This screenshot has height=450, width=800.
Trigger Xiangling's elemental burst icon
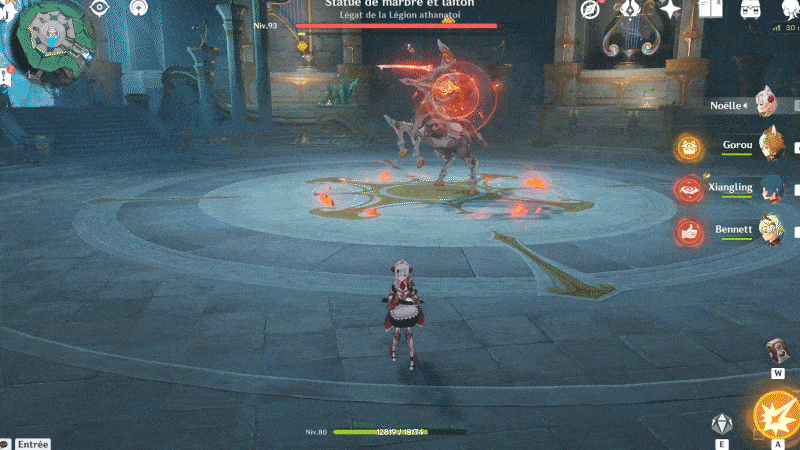tap(688, 189)
